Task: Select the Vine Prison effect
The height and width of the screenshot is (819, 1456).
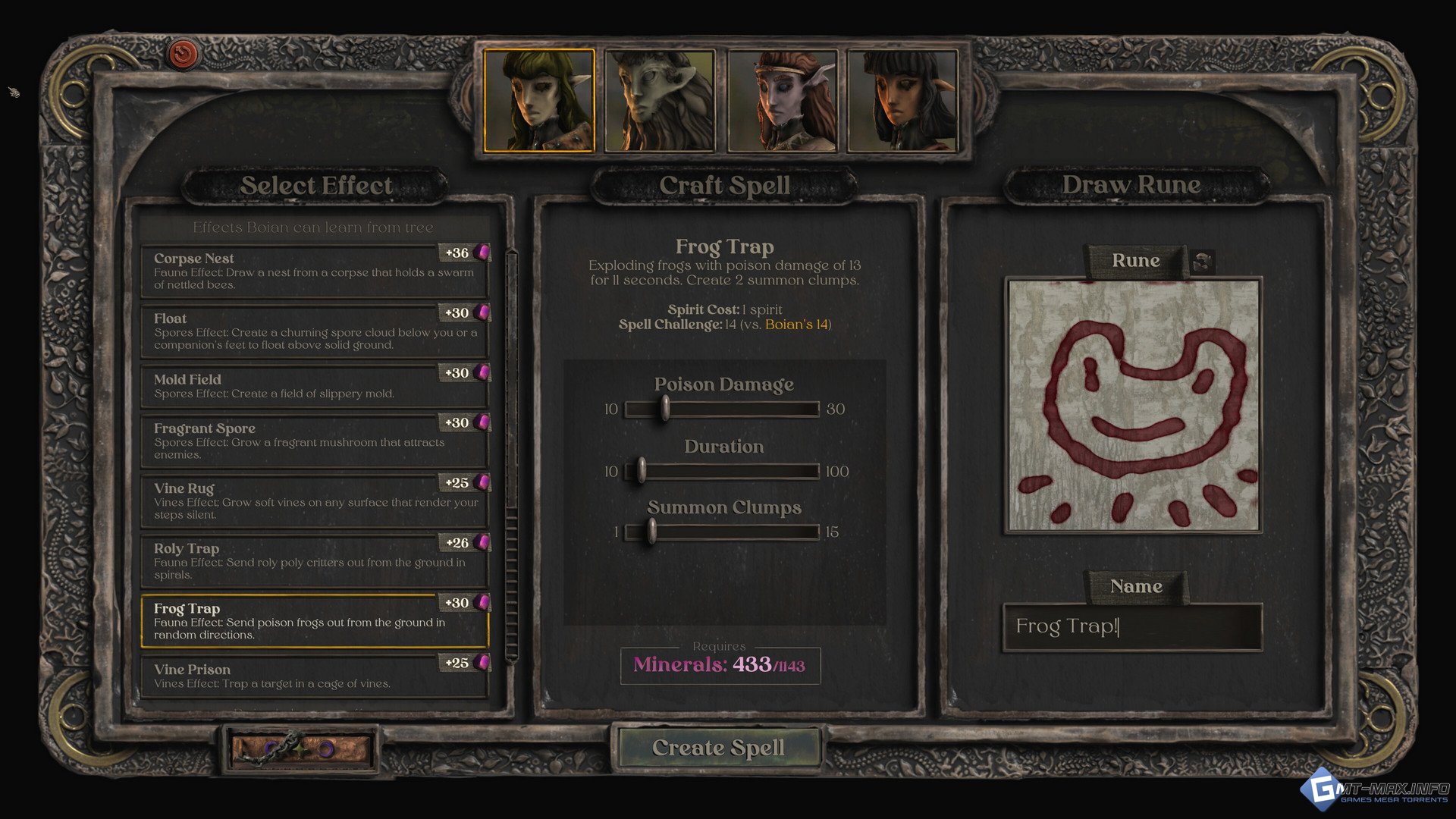Action: pos(314,676)
